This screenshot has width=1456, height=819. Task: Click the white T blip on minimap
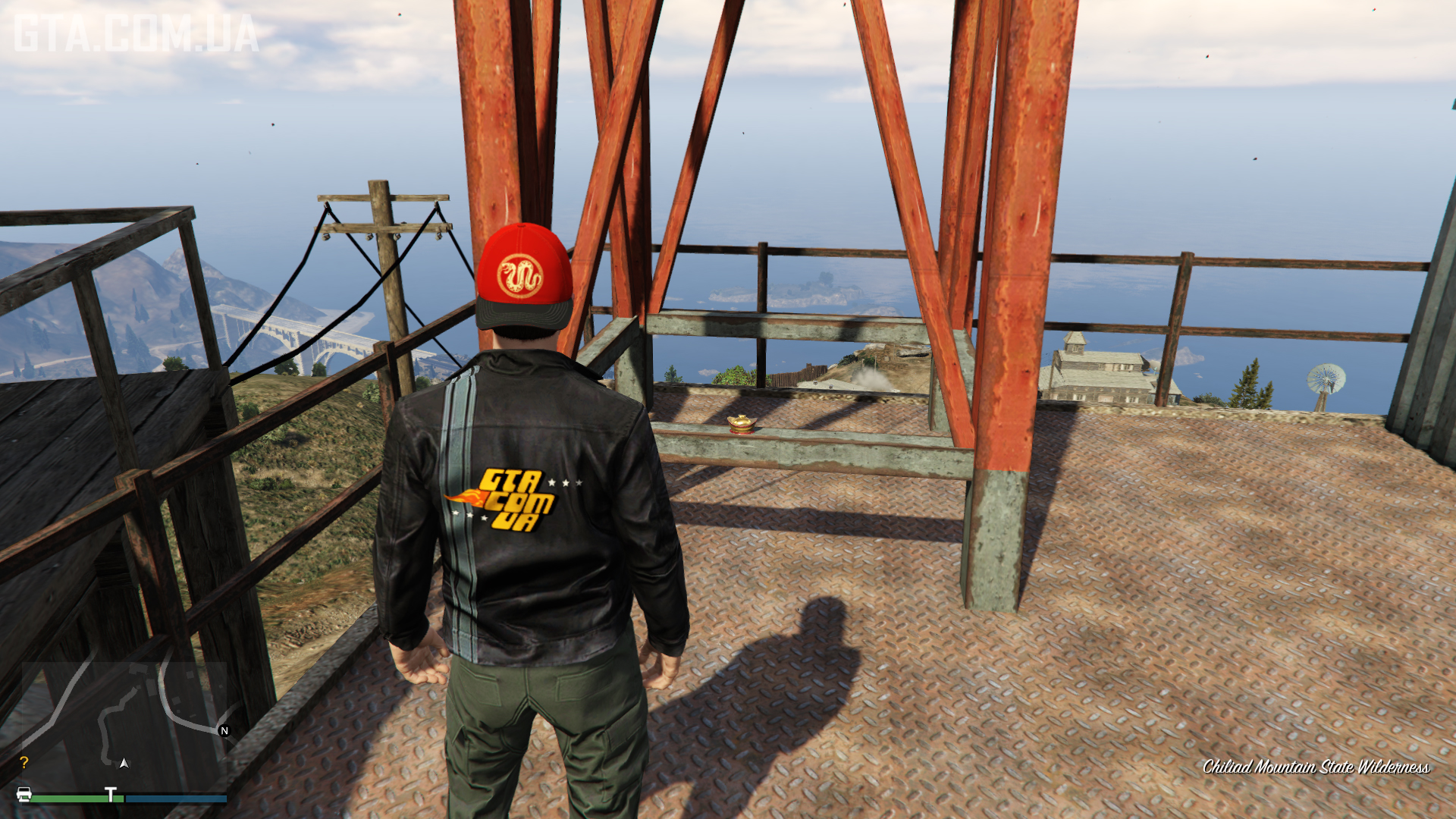click(111, 795)
